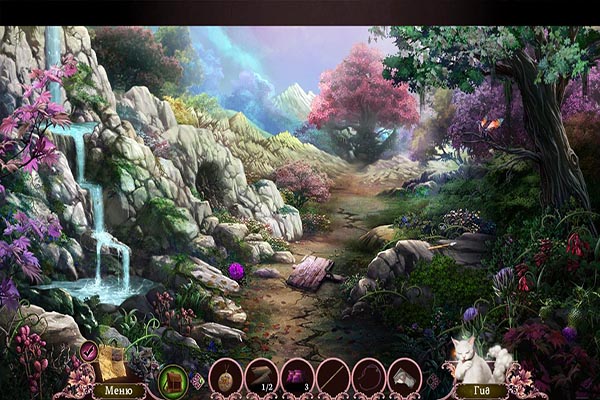Open the green backpack icon
This screenshot has height=400, width=600.
click(173, 380)
